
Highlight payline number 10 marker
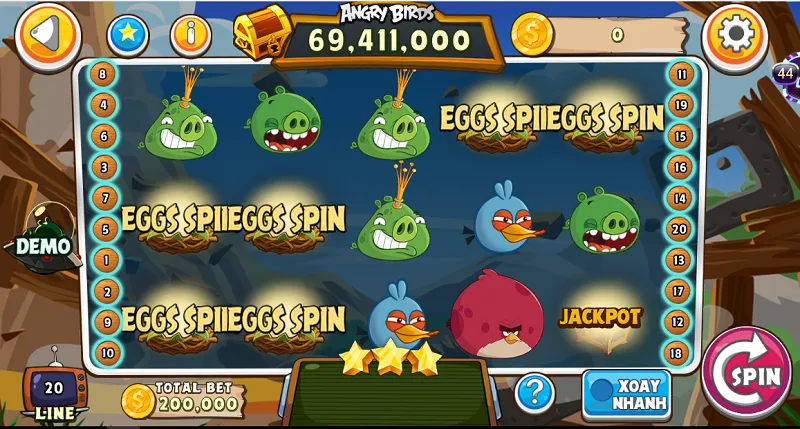[x=103, y=352]
